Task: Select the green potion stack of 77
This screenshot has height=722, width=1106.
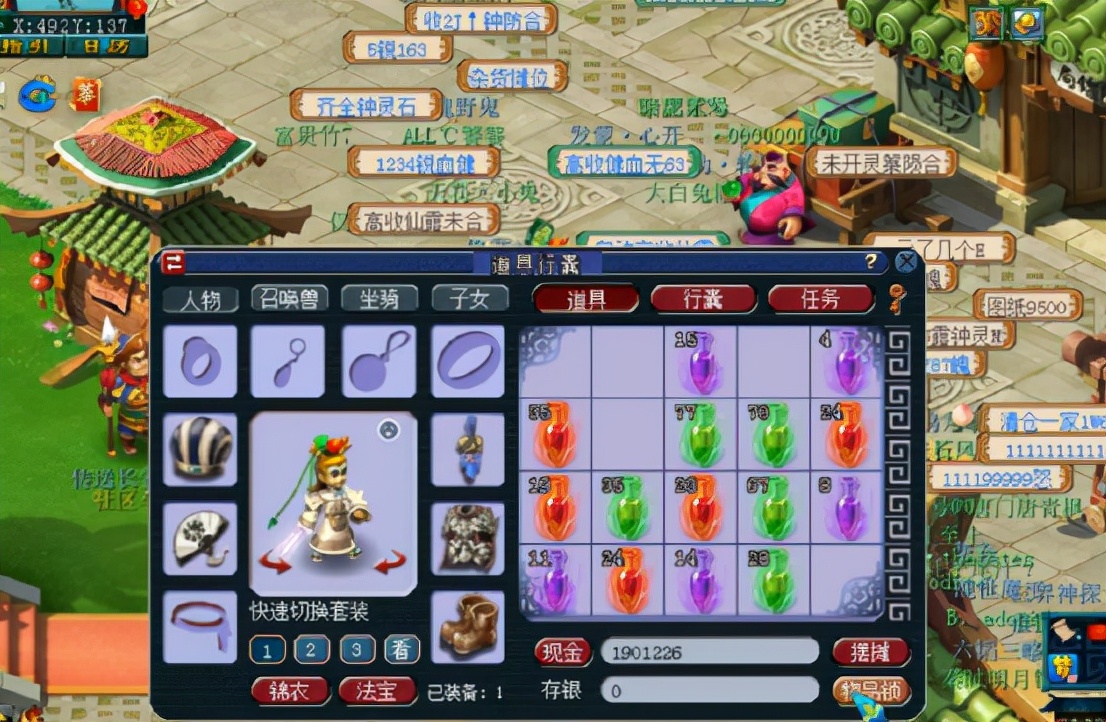Action: [701, 434]
